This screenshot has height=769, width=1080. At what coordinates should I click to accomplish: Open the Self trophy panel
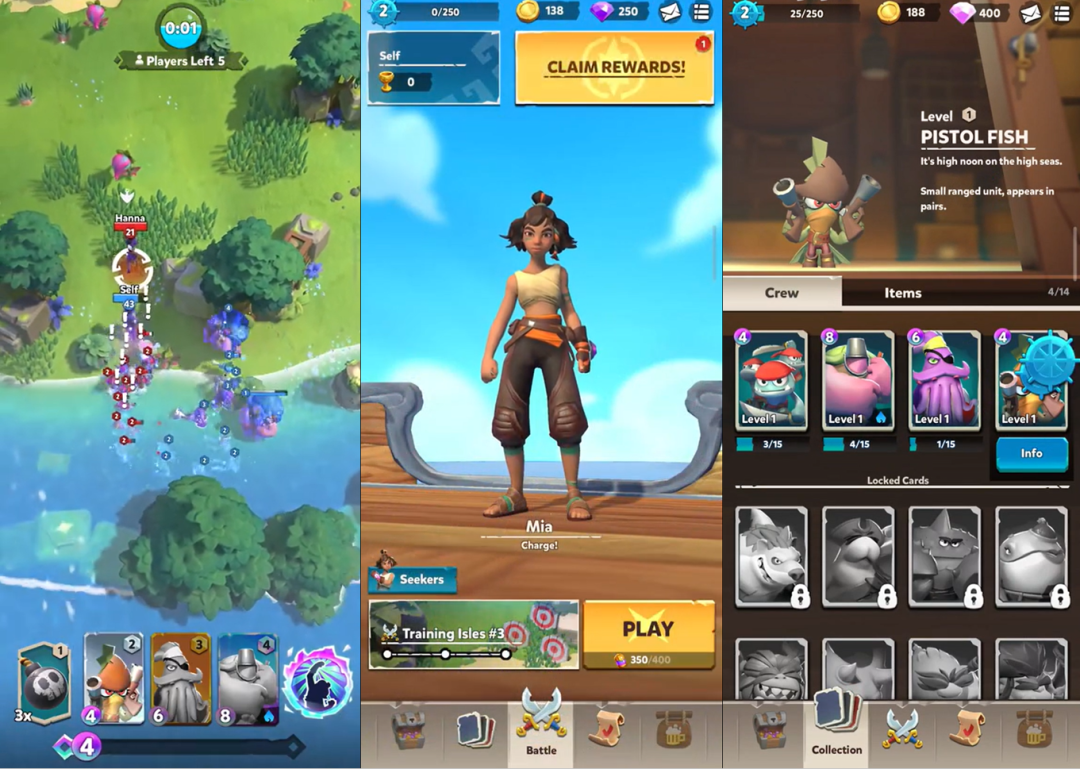[x=433, y=68]
